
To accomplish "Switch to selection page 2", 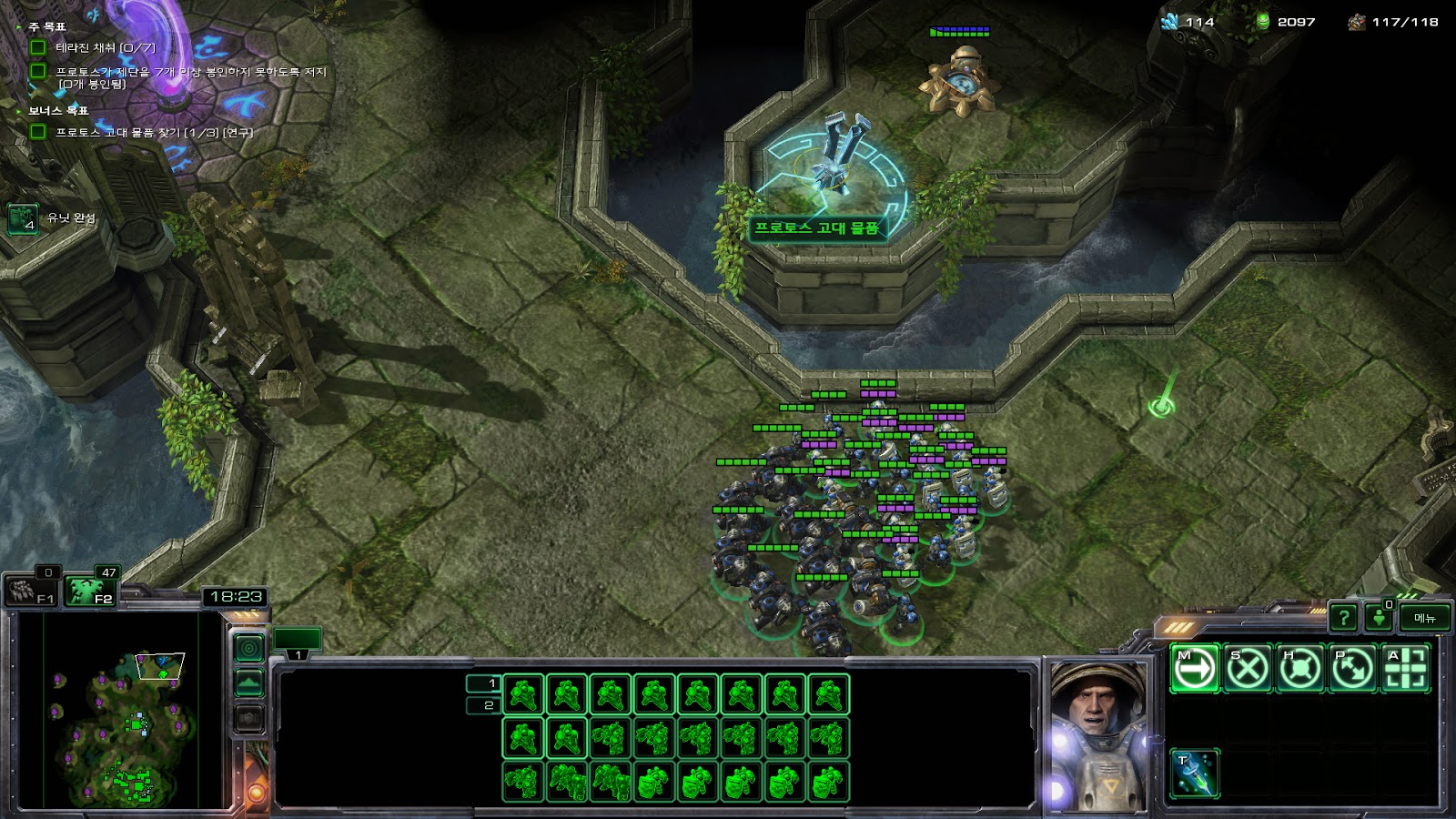I will [x=483, y=705].
